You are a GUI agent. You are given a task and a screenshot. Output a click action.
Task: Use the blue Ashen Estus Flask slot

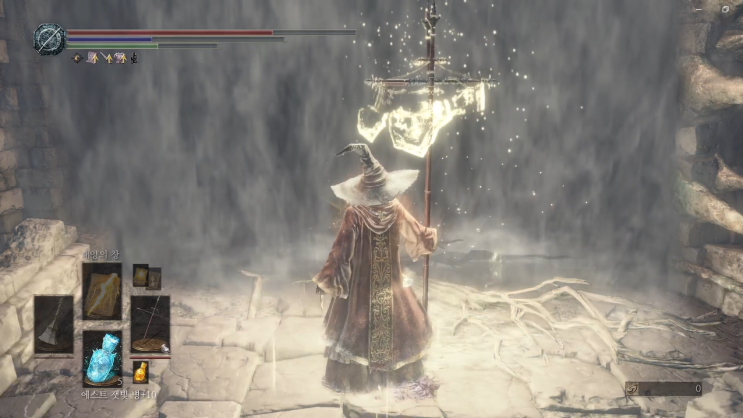click(x=102, y=357)
